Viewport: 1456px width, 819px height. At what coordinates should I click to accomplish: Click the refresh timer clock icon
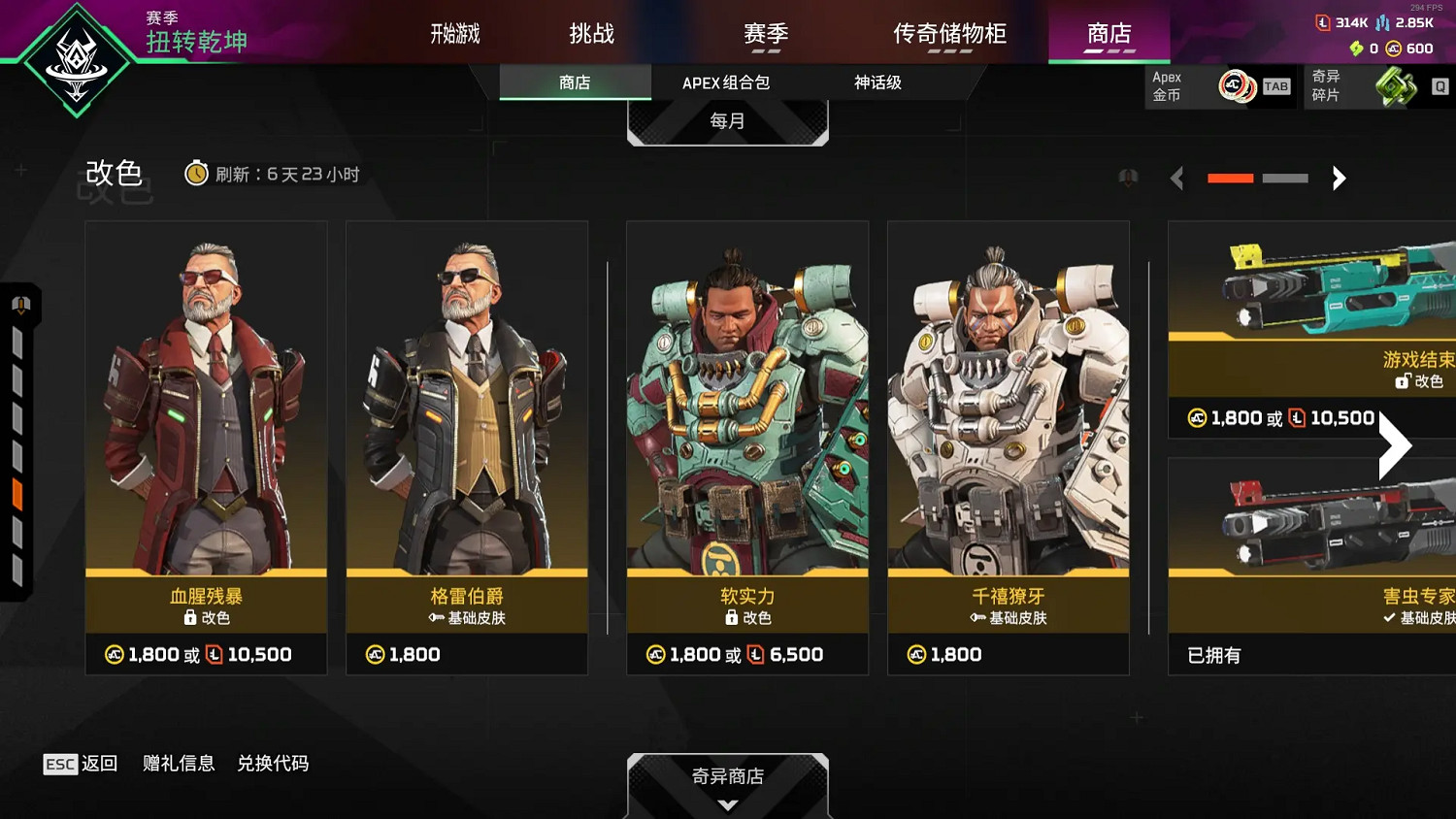(197, 175)
